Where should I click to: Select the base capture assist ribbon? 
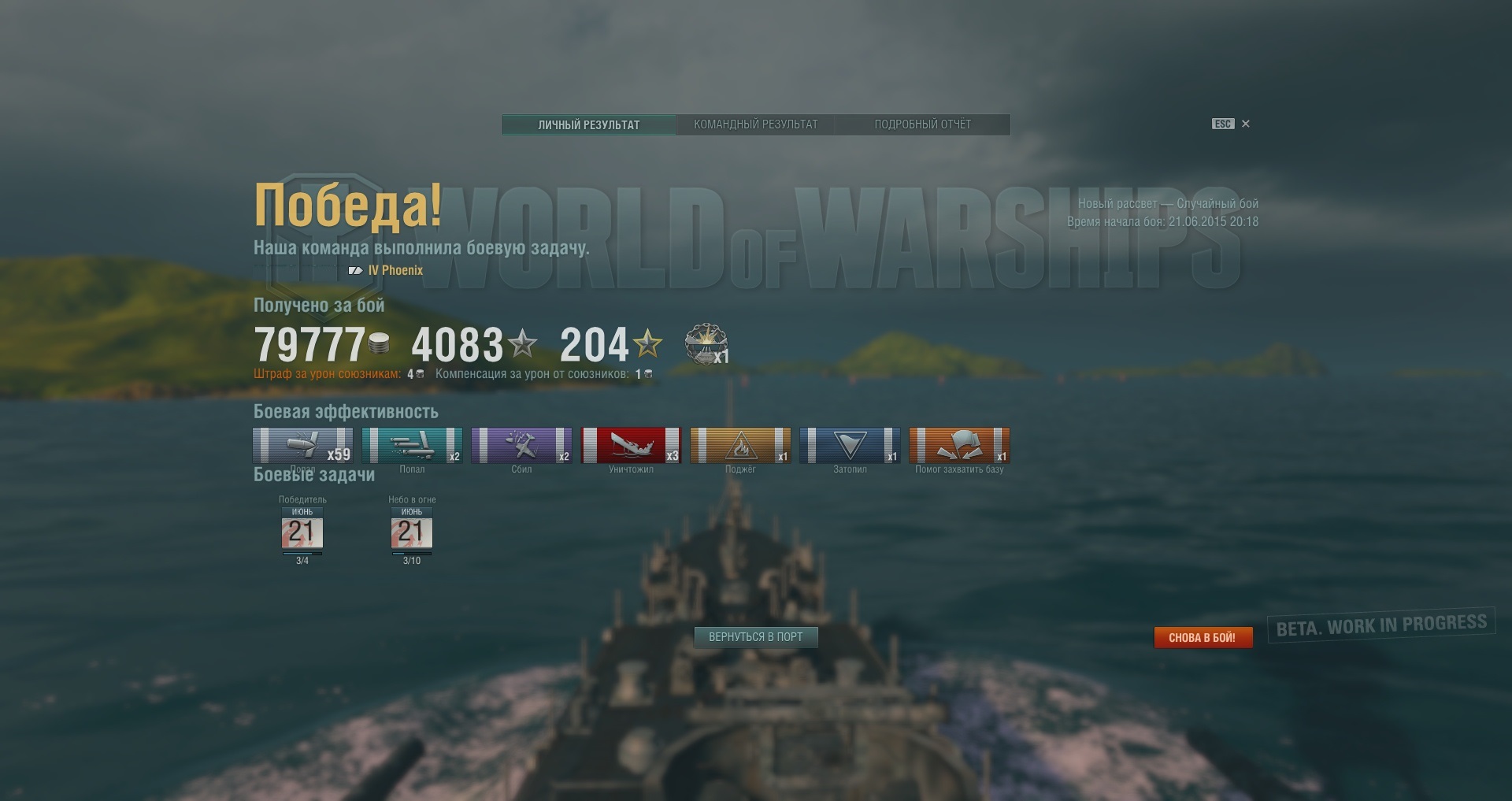point(959,445)
